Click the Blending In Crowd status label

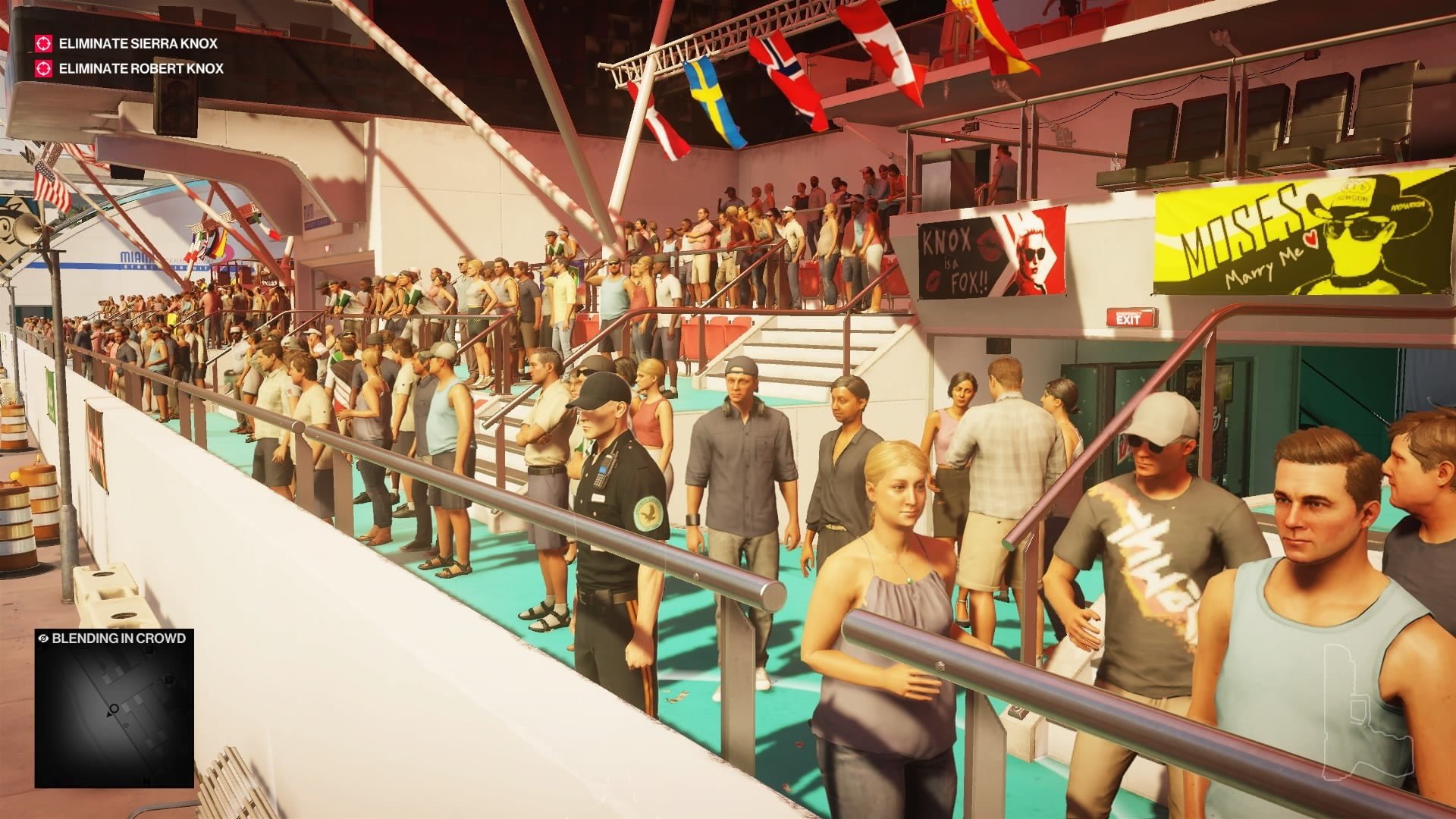[x=114, y=638]
